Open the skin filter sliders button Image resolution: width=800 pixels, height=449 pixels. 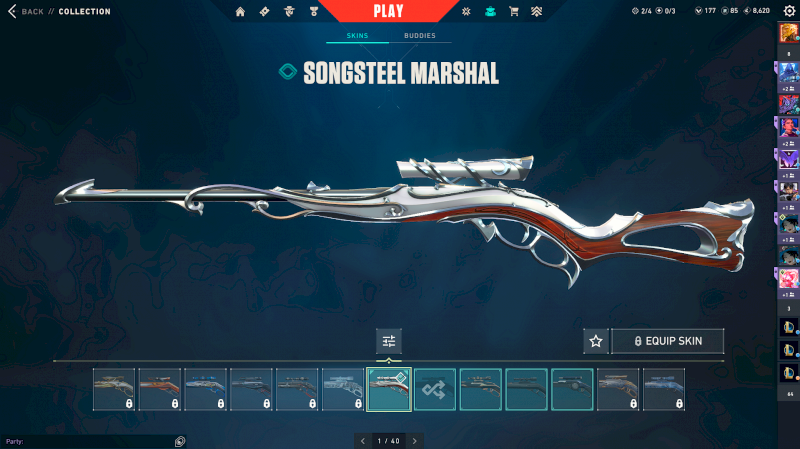[x=389, y=341]
